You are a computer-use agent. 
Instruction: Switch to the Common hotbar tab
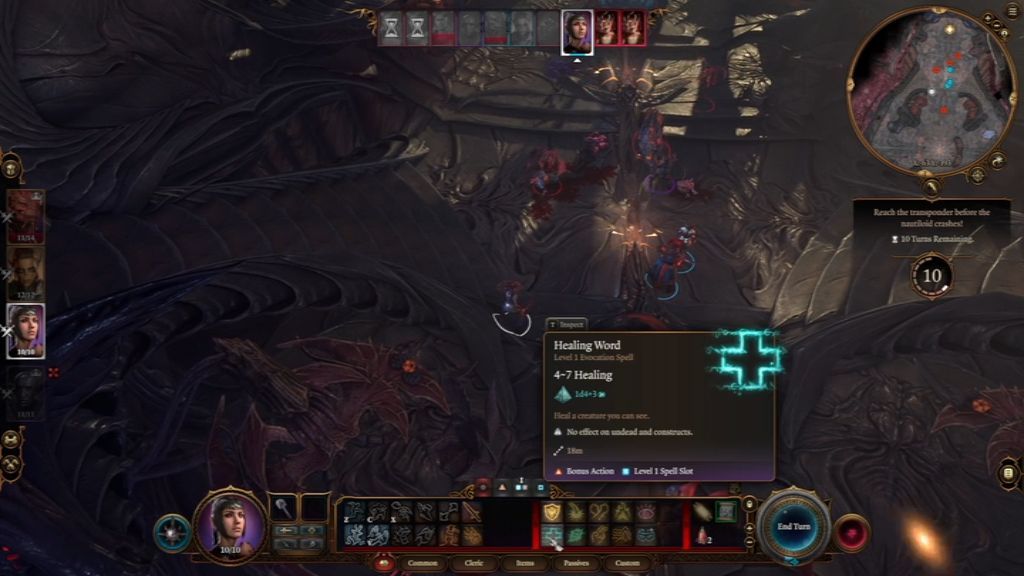click(423, 563)
